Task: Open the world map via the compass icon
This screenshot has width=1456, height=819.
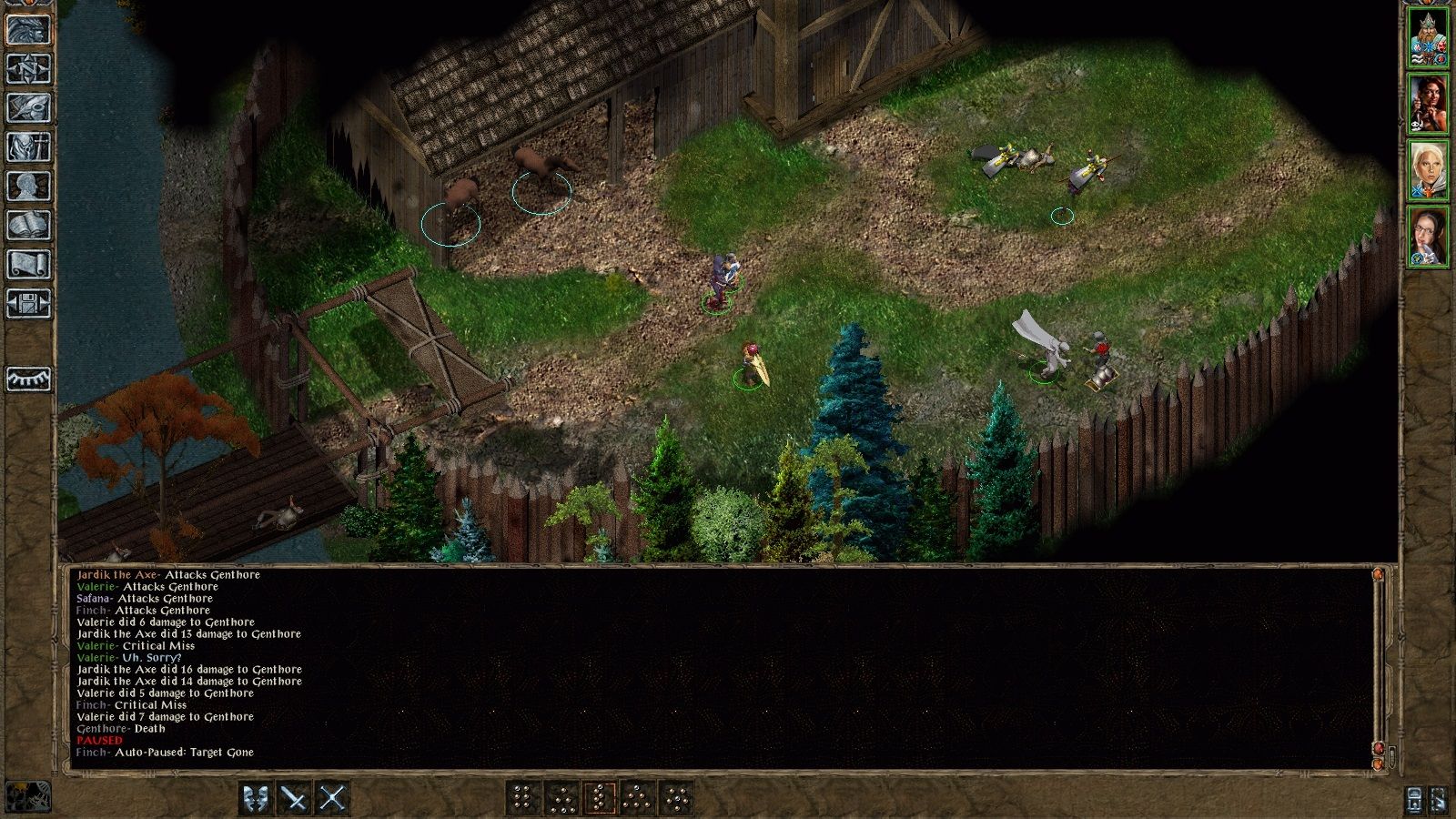Action: point(27,67)
